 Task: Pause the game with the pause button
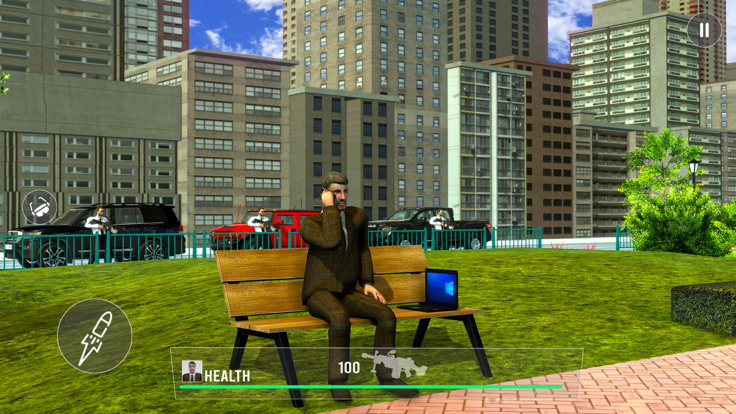pyautogui.click(x=704, y=30)
